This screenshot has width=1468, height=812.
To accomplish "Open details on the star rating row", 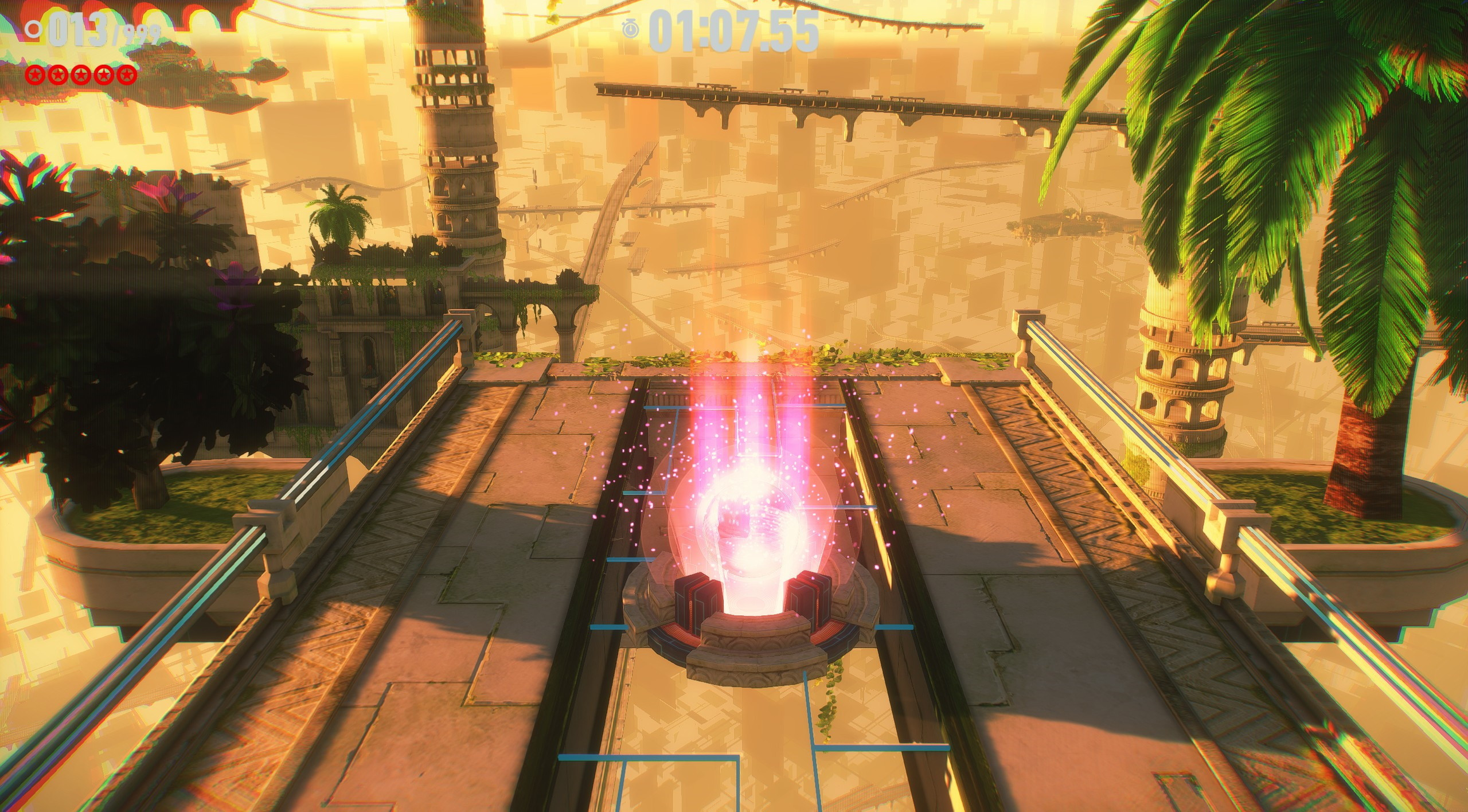I will 80,75.
